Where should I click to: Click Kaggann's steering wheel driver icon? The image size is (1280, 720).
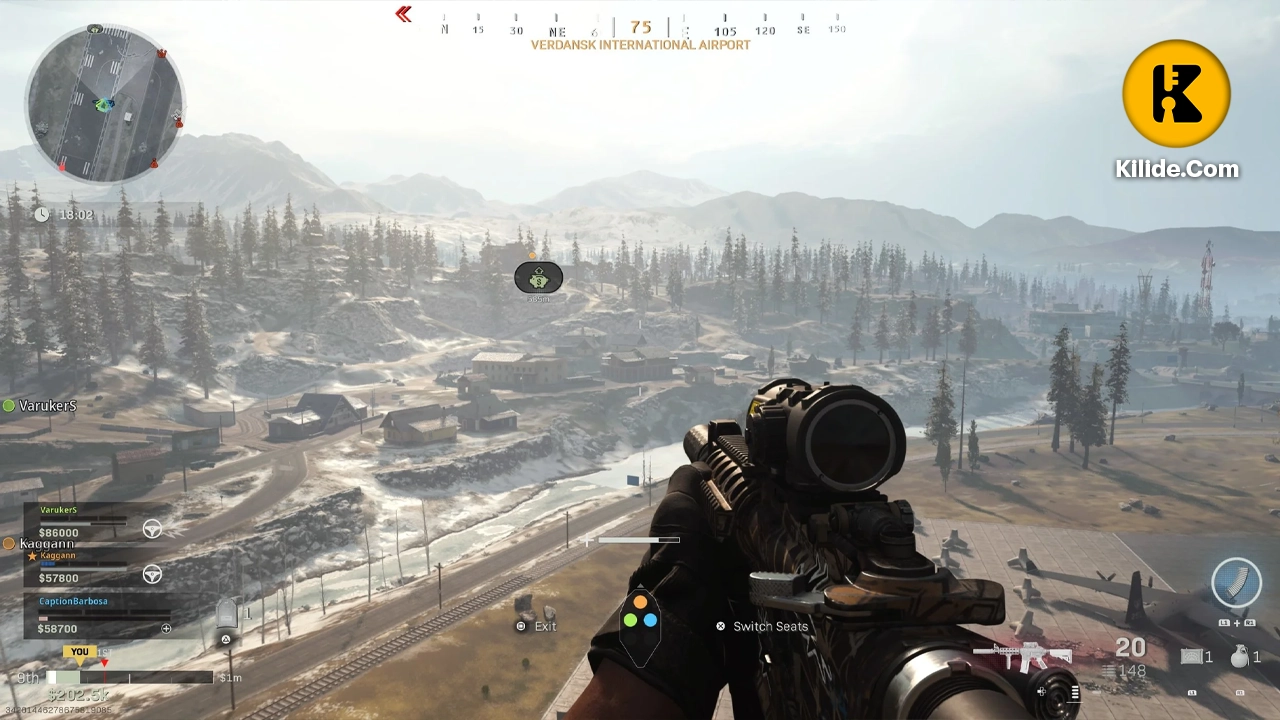tap(152, 575)
